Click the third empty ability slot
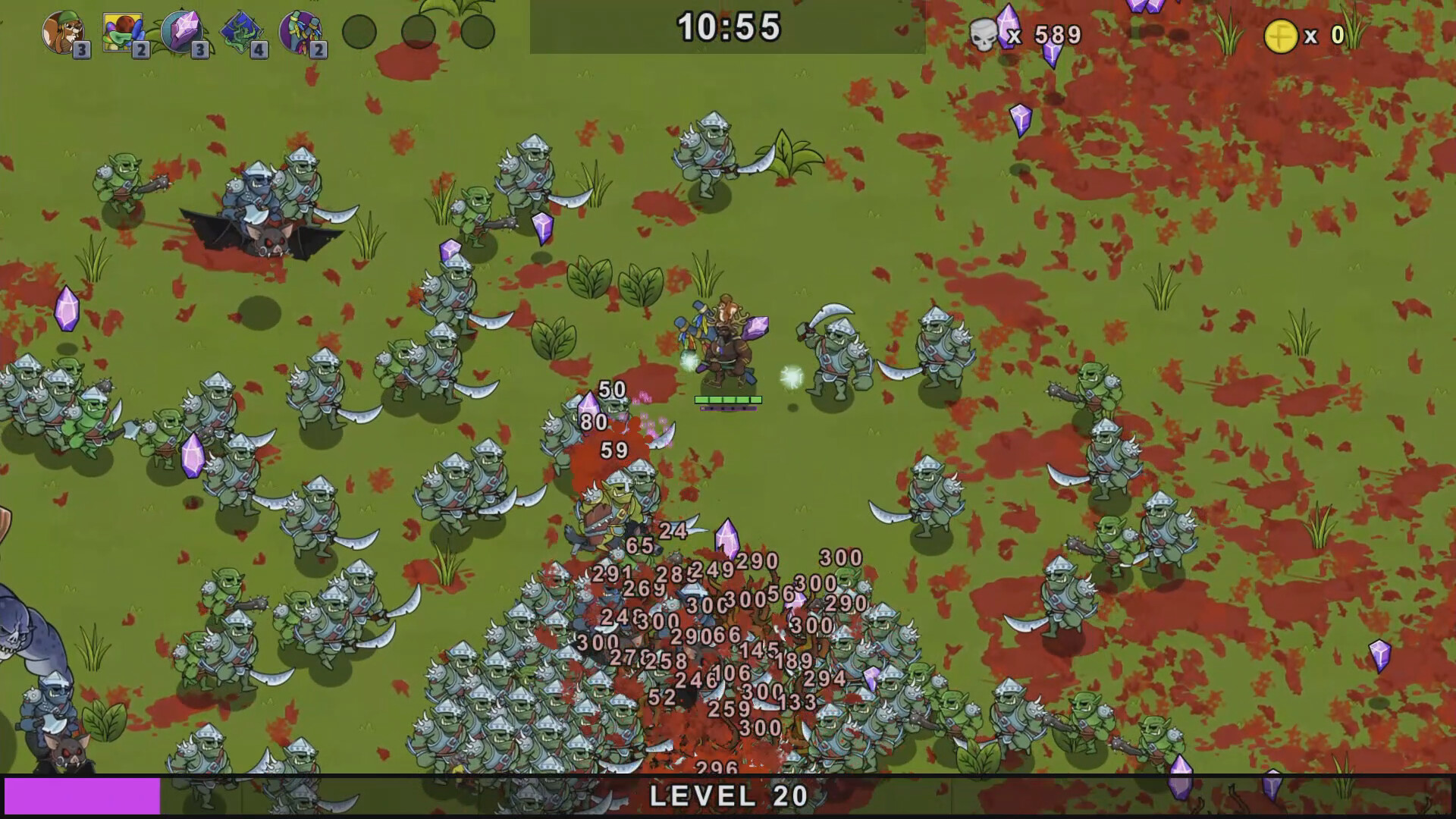The height and width of the screenshot is (819, 1456). 479,32
